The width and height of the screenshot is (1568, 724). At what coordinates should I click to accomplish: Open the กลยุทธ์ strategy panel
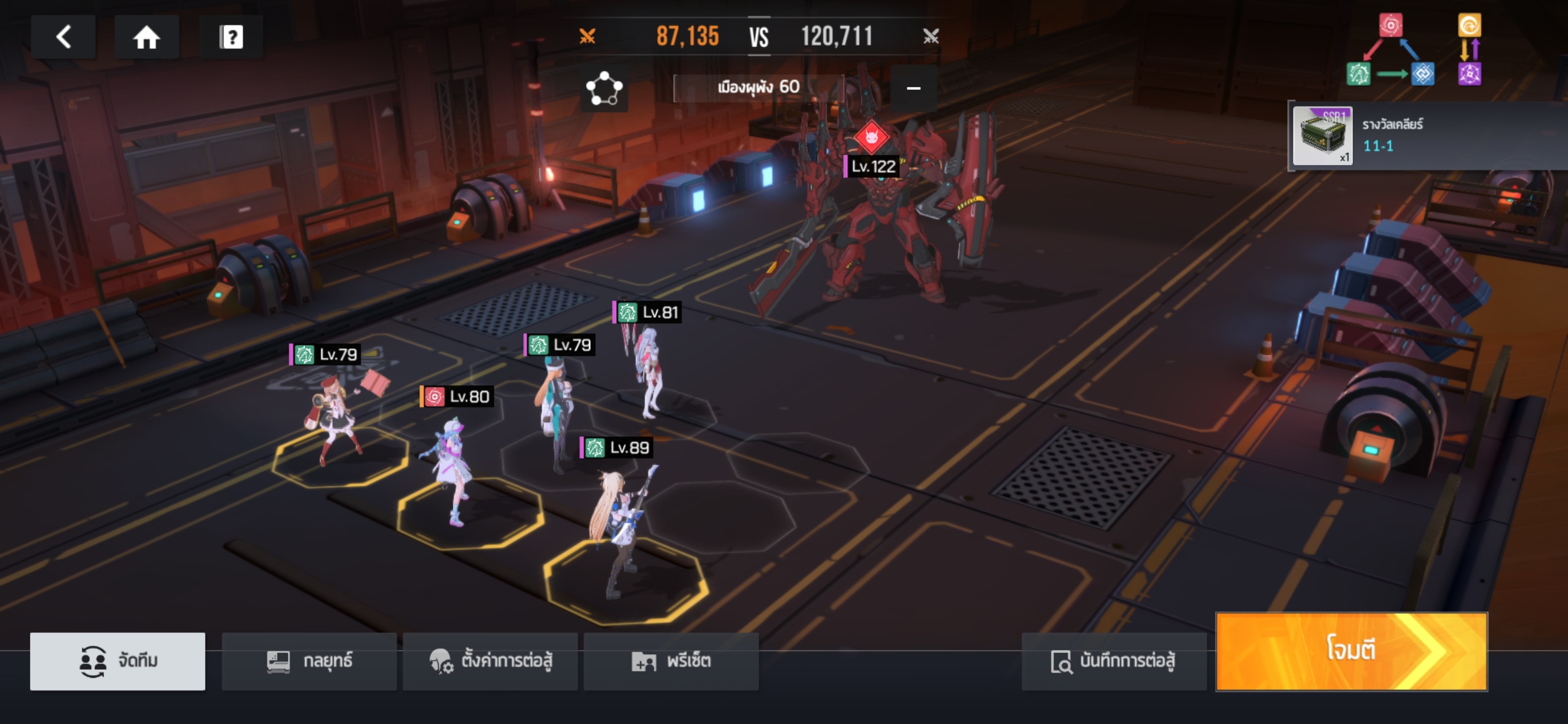click(309, 661)
